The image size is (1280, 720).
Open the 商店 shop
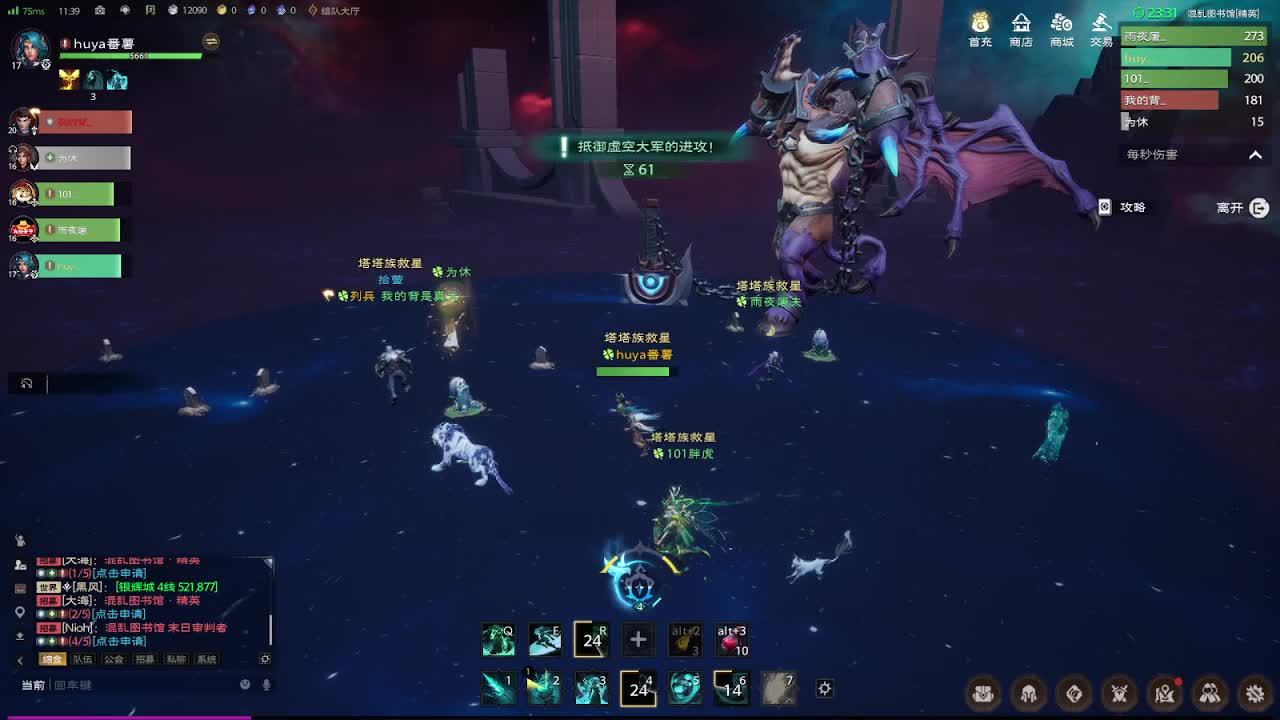tap(1021, 29)
